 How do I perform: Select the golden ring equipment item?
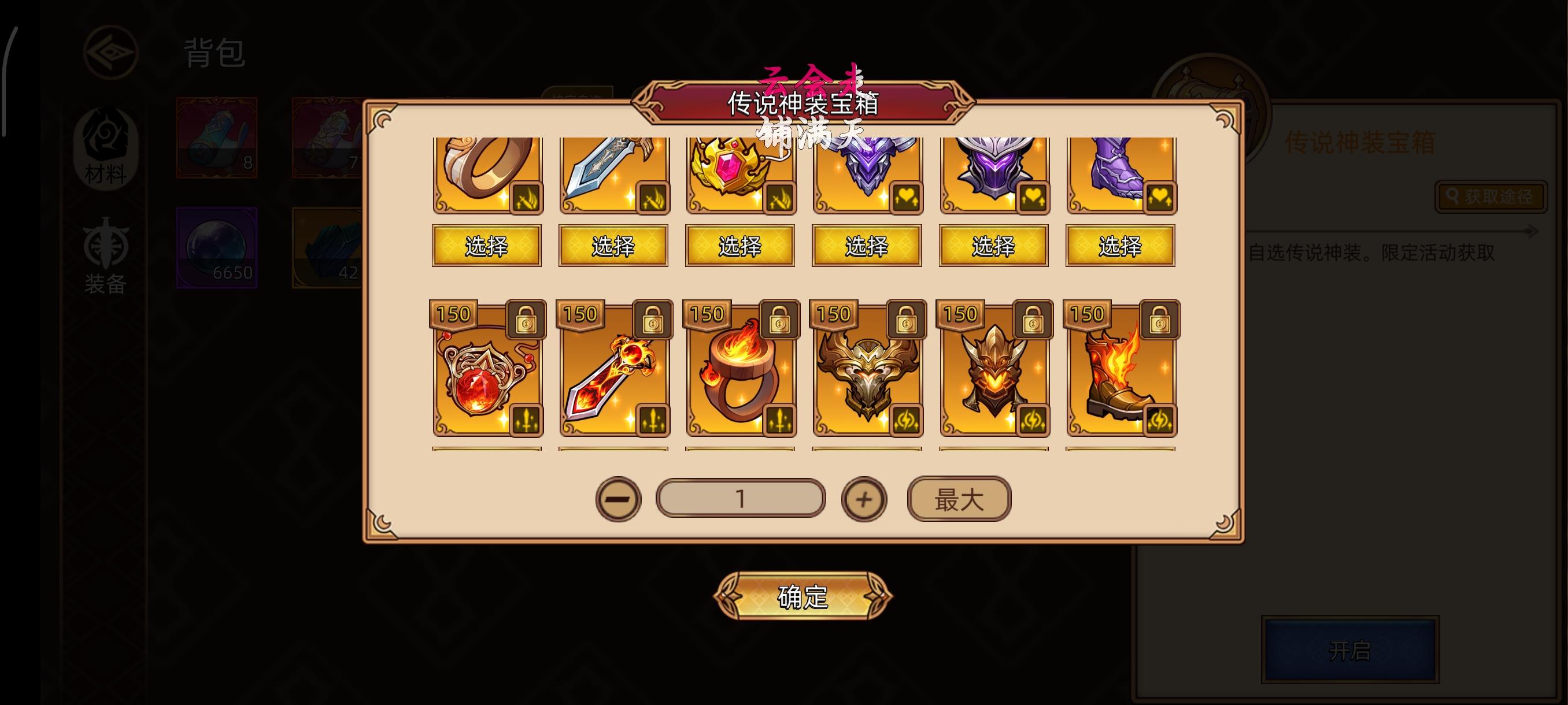[x=487, y=176]
